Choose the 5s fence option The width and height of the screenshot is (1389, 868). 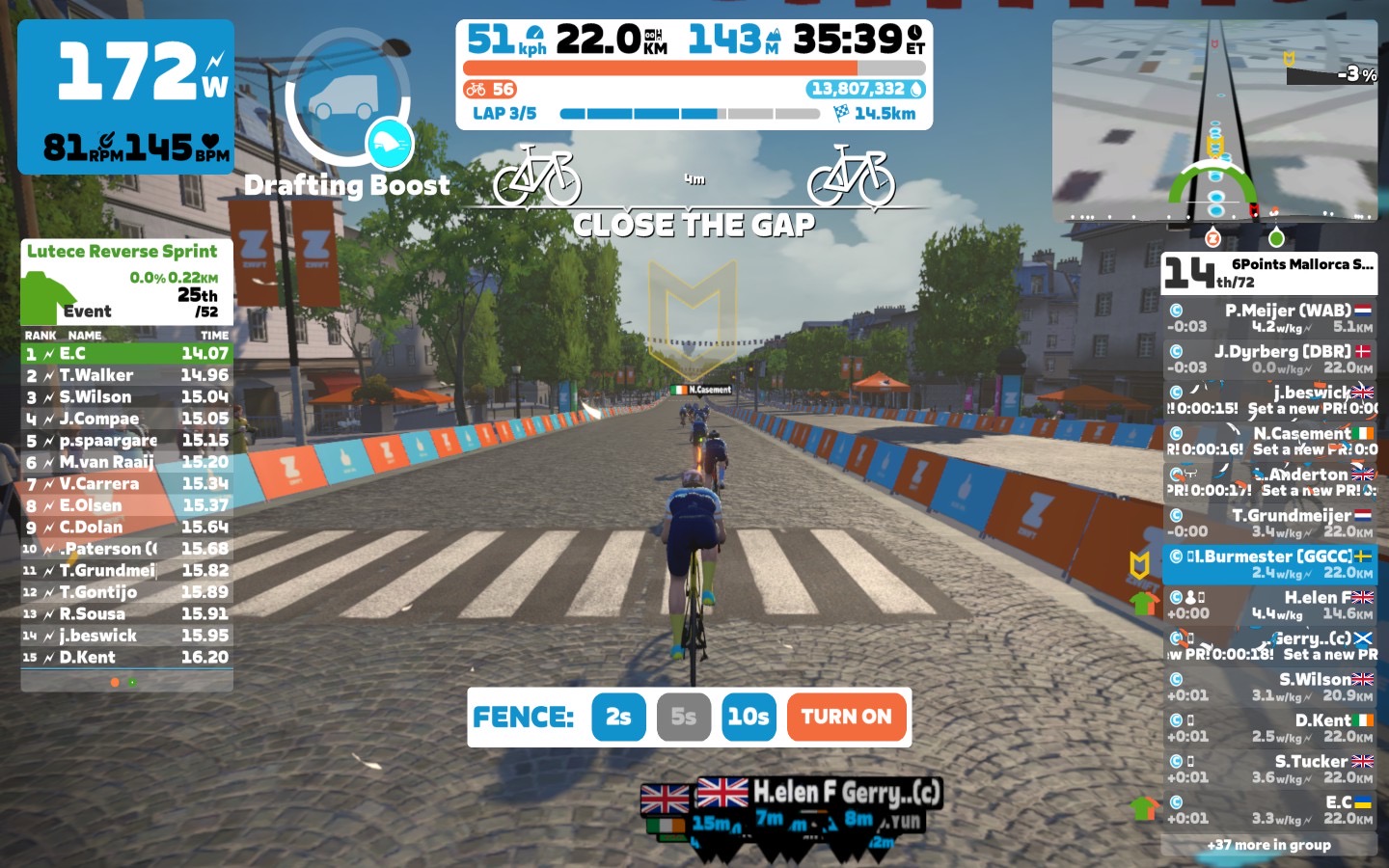[x=683, y=717]
